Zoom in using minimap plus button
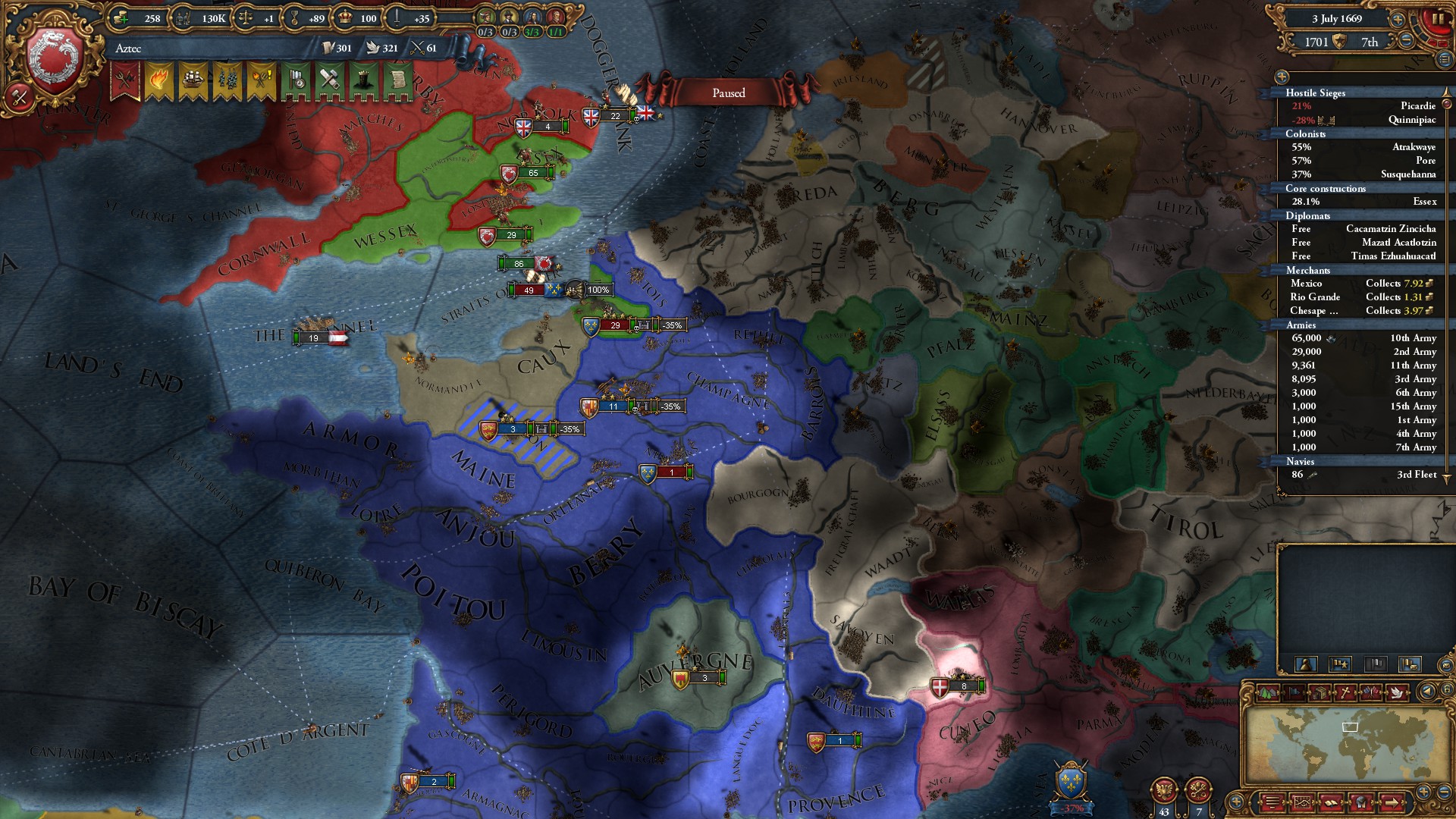The height and width of the screenshot is (819, 1456). click(1423, 792)
